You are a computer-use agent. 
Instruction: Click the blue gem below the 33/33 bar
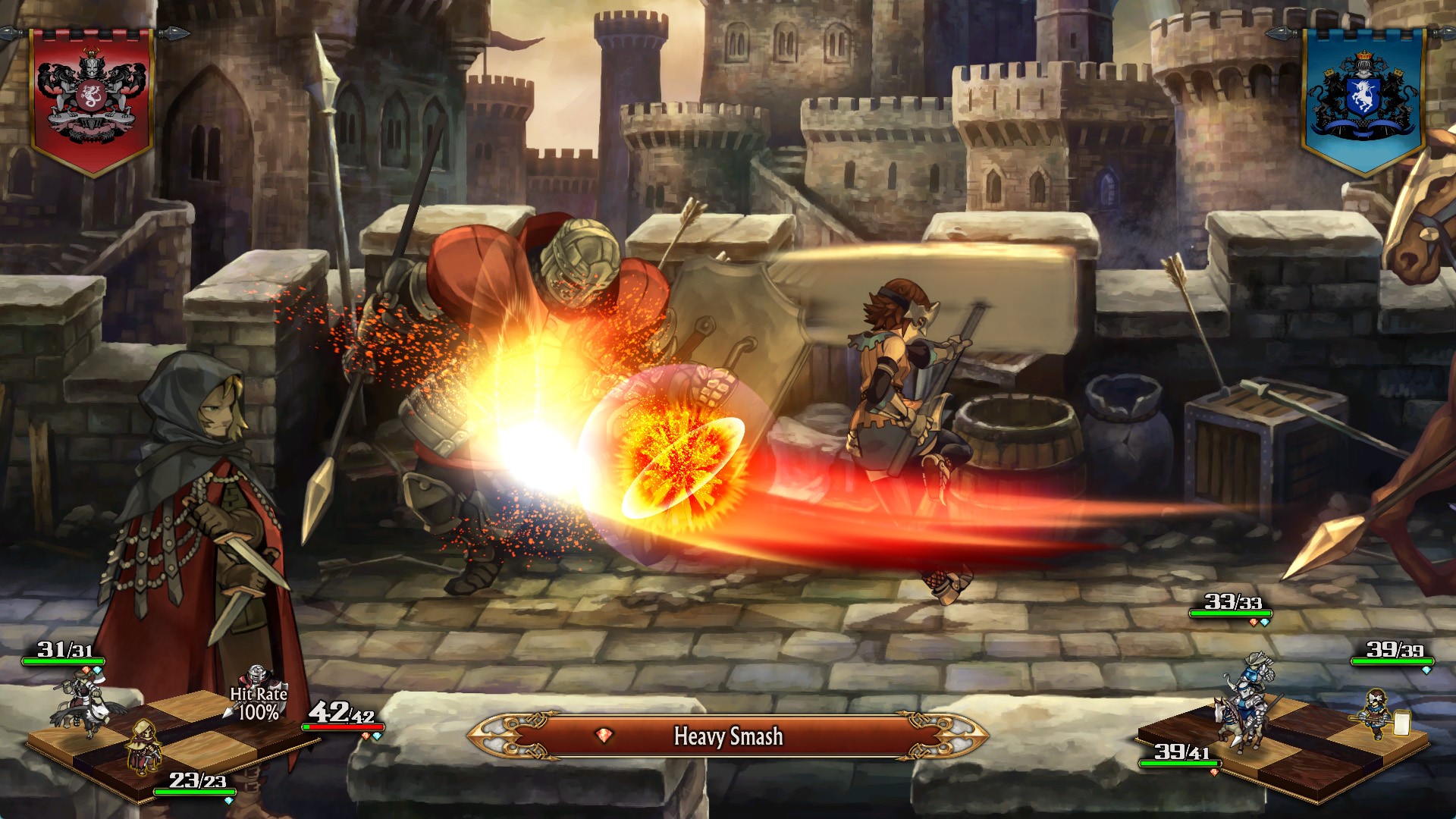[1265, 621]
